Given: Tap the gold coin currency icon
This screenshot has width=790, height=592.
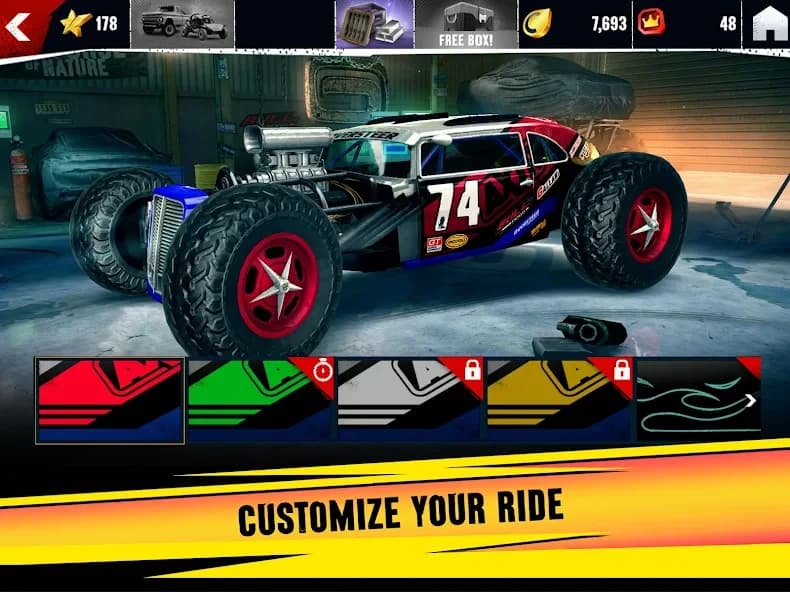Looking at the screenshot, I should 537,23.
